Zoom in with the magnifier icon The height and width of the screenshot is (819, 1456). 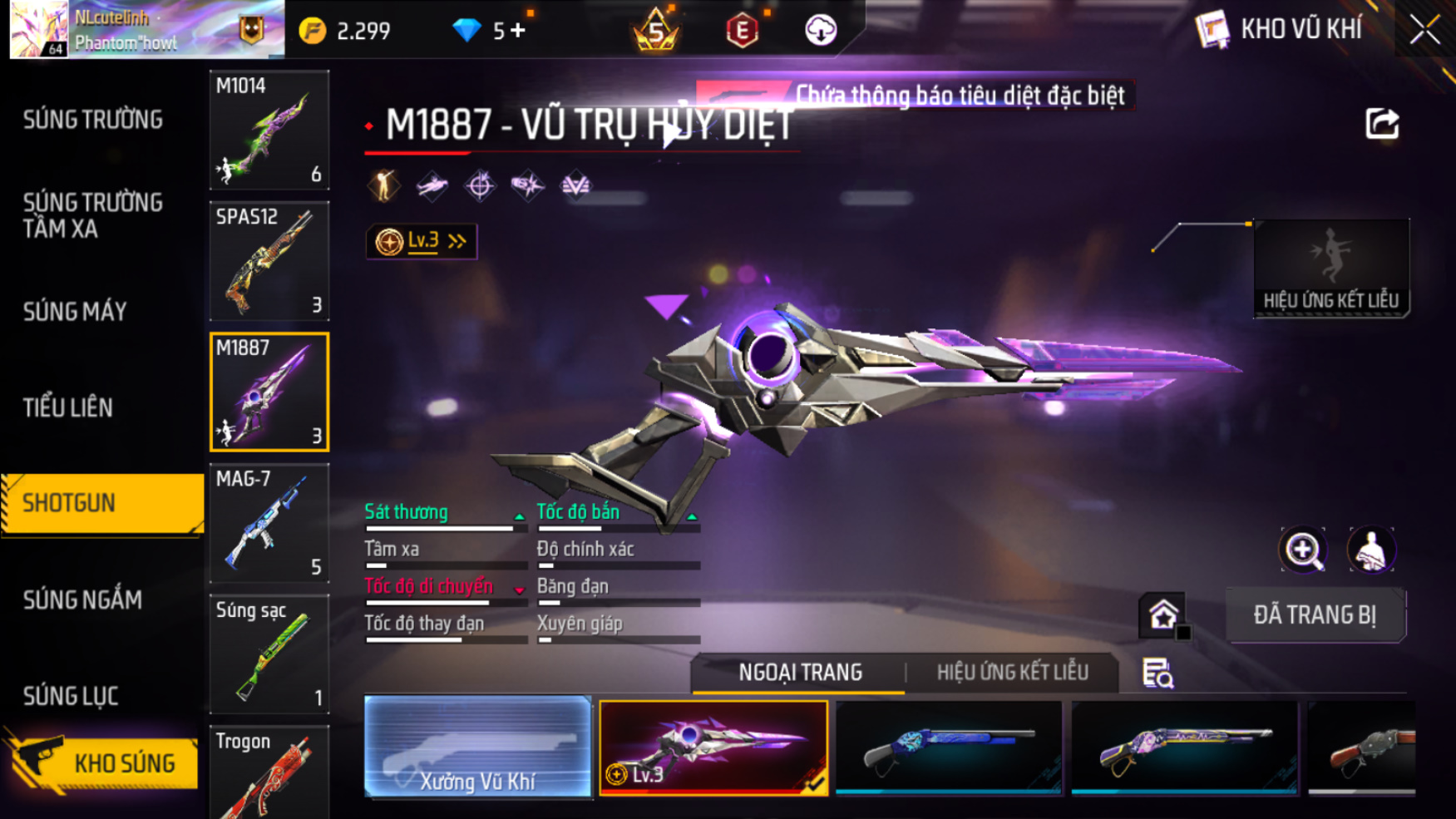[1303, 550]
